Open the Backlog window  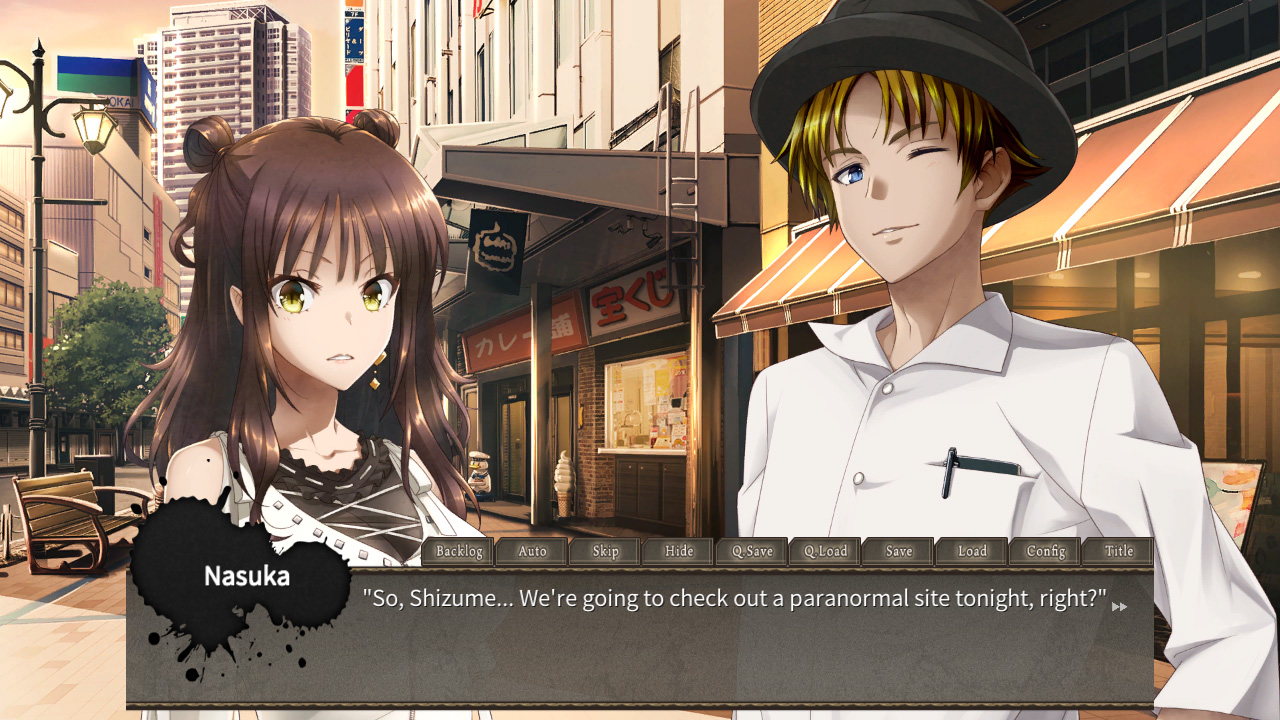pos(458,551)
